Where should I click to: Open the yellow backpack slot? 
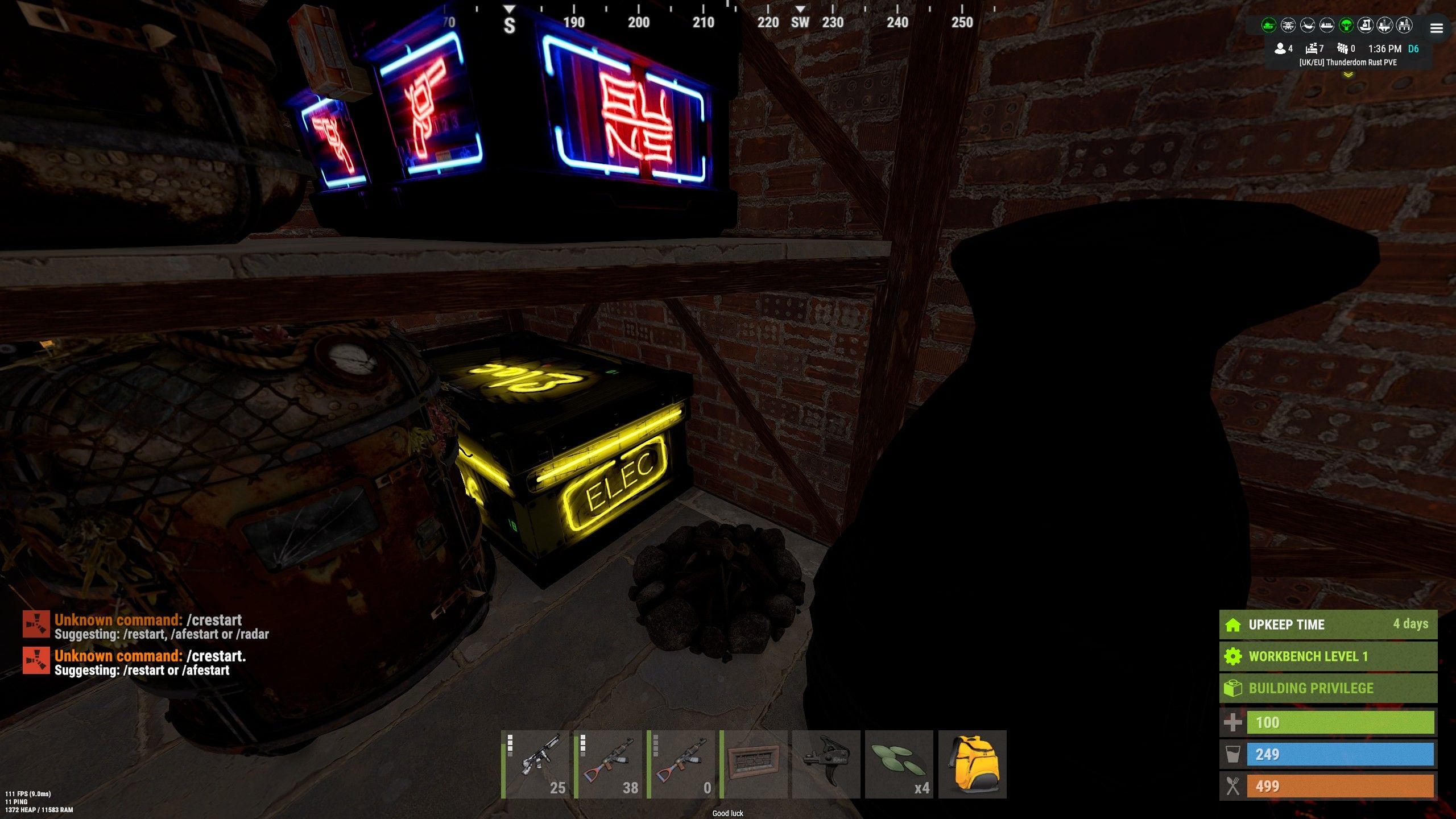coord(972,764)
